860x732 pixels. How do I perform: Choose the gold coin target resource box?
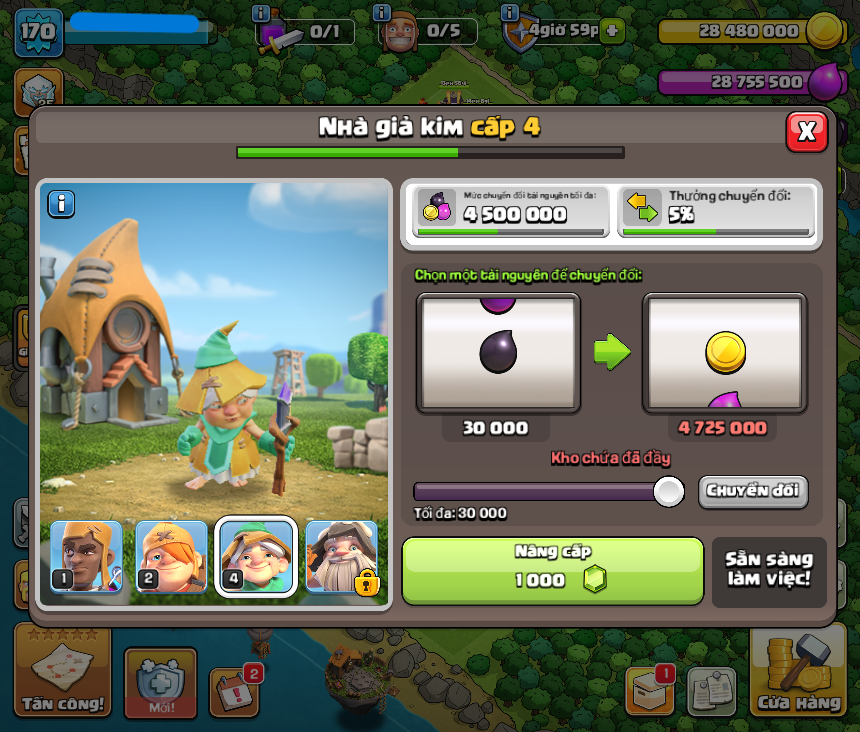coord(724,353)
